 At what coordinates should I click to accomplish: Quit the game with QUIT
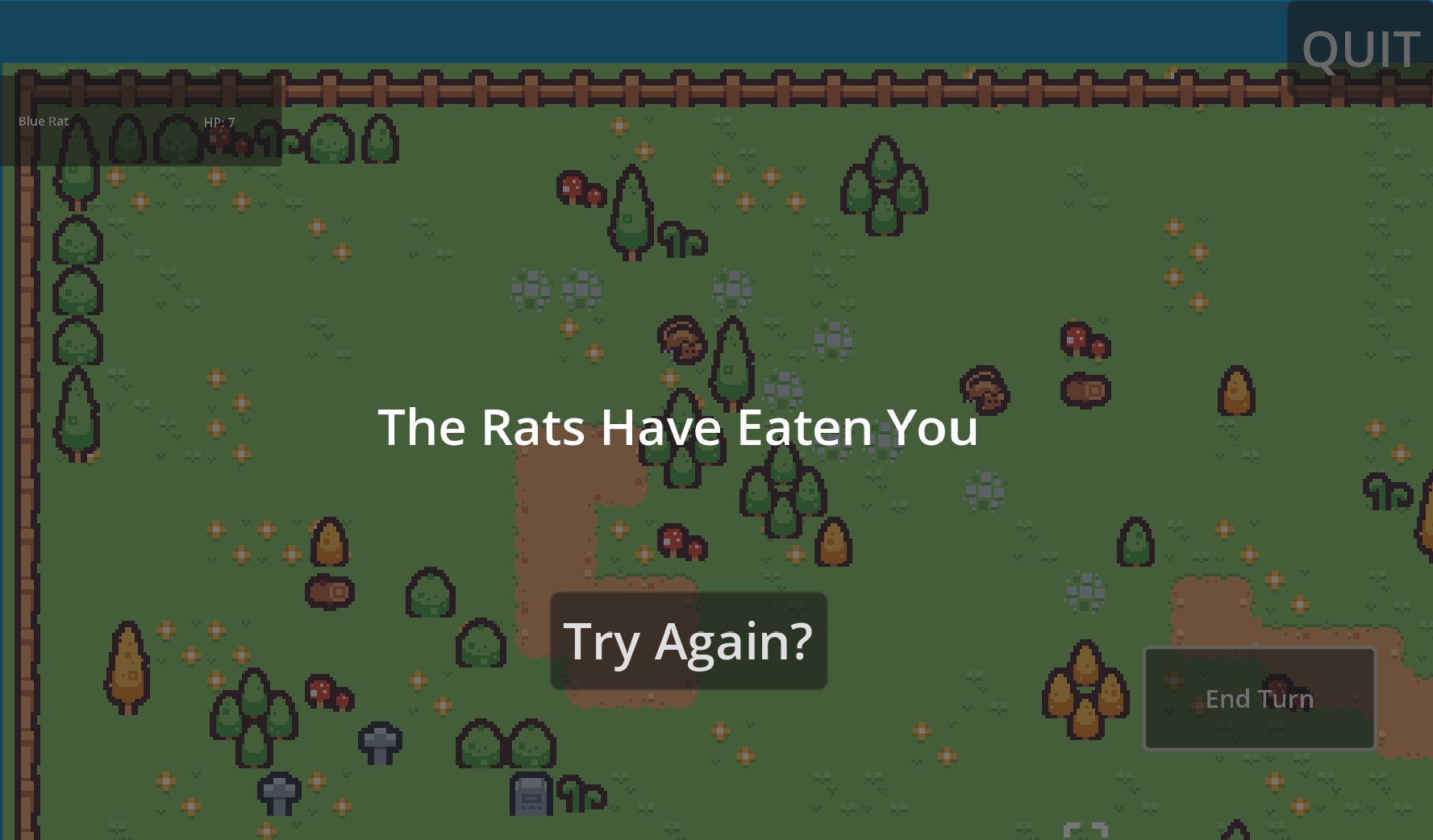(x=1360, y=48)
